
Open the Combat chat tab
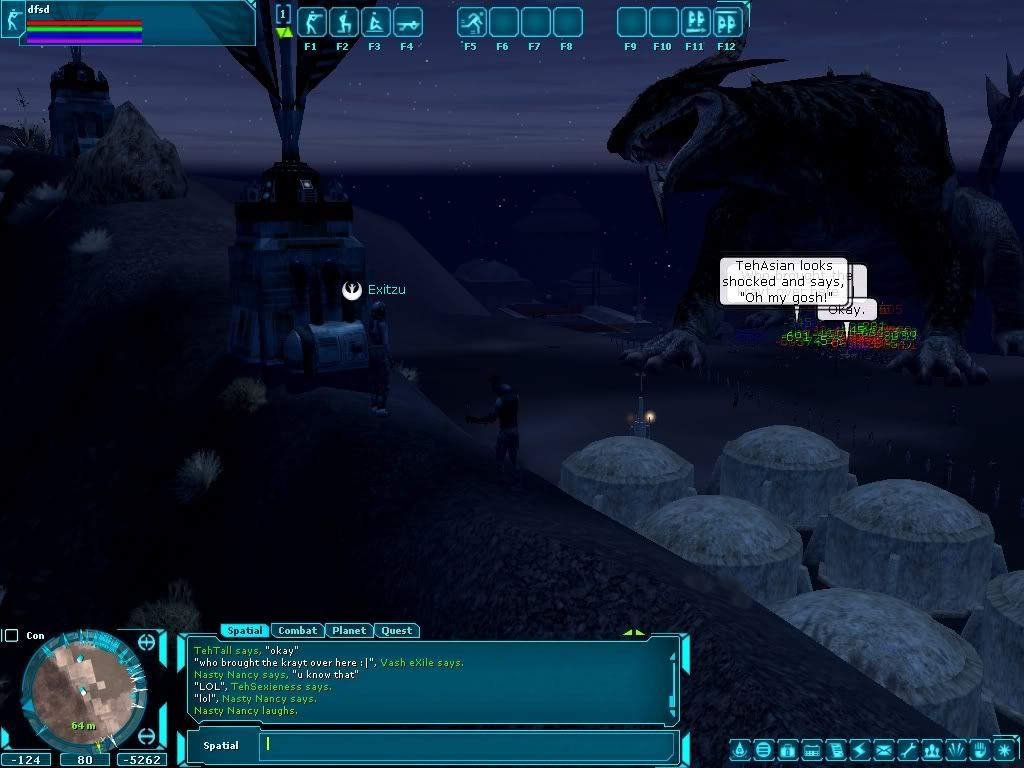297,631
